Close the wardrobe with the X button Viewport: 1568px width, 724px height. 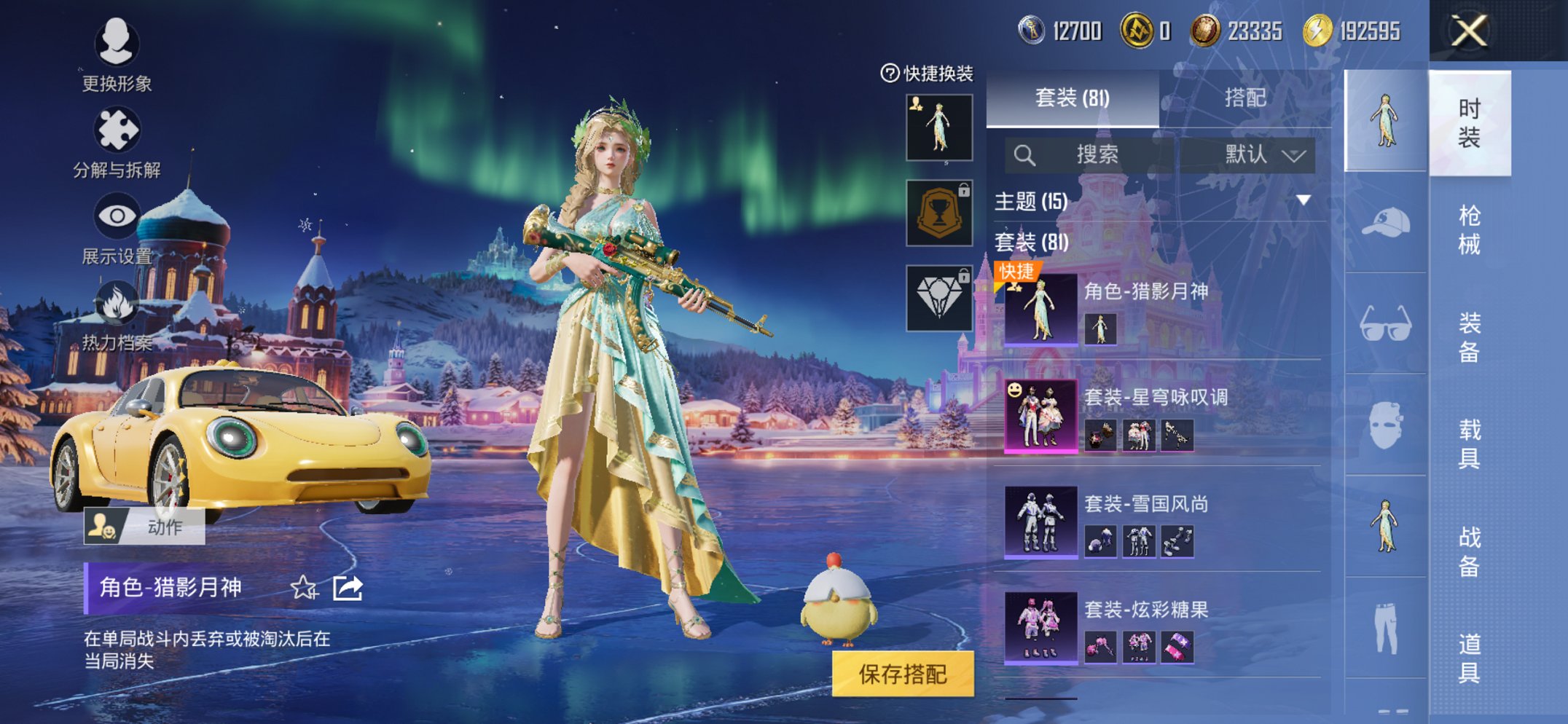click(x=1469, y=31)
